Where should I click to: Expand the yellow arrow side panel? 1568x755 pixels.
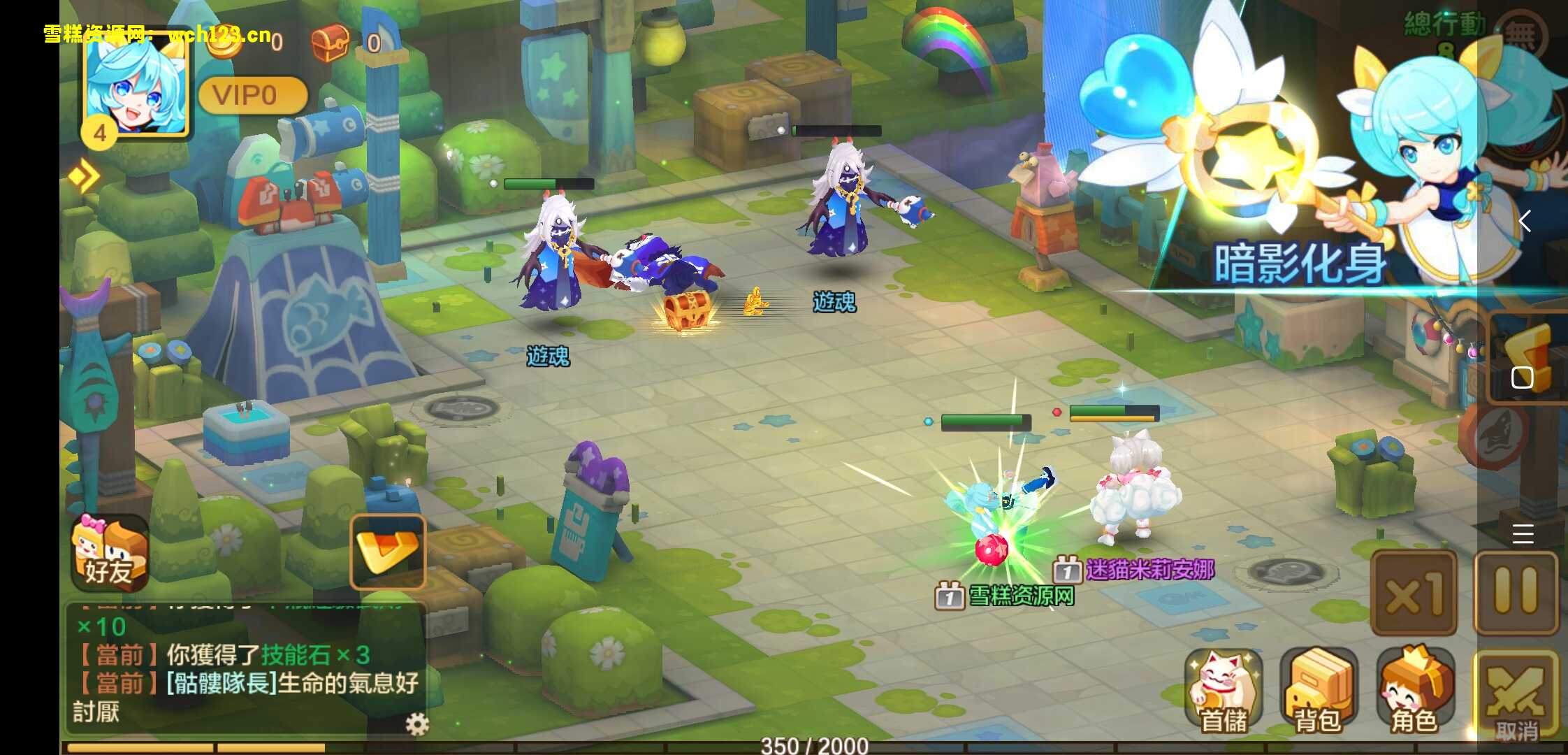click(x=84, y=175)
